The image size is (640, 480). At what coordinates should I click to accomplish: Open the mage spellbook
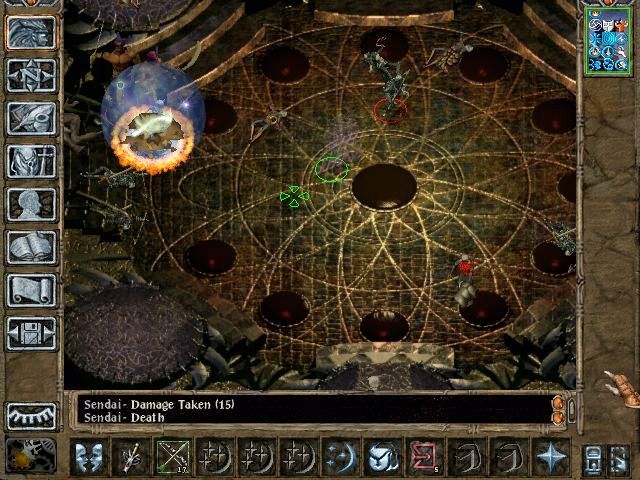(31, 247)
